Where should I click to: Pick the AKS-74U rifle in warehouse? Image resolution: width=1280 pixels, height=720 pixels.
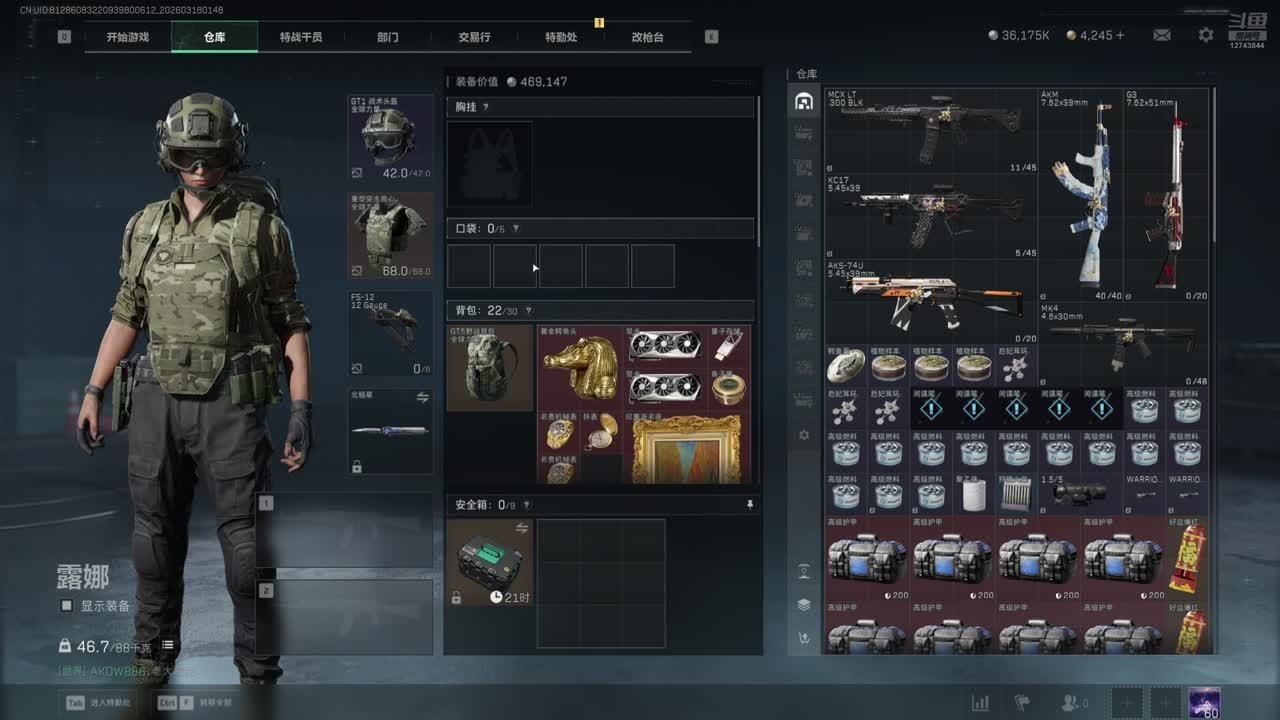(x=930, y=300)
